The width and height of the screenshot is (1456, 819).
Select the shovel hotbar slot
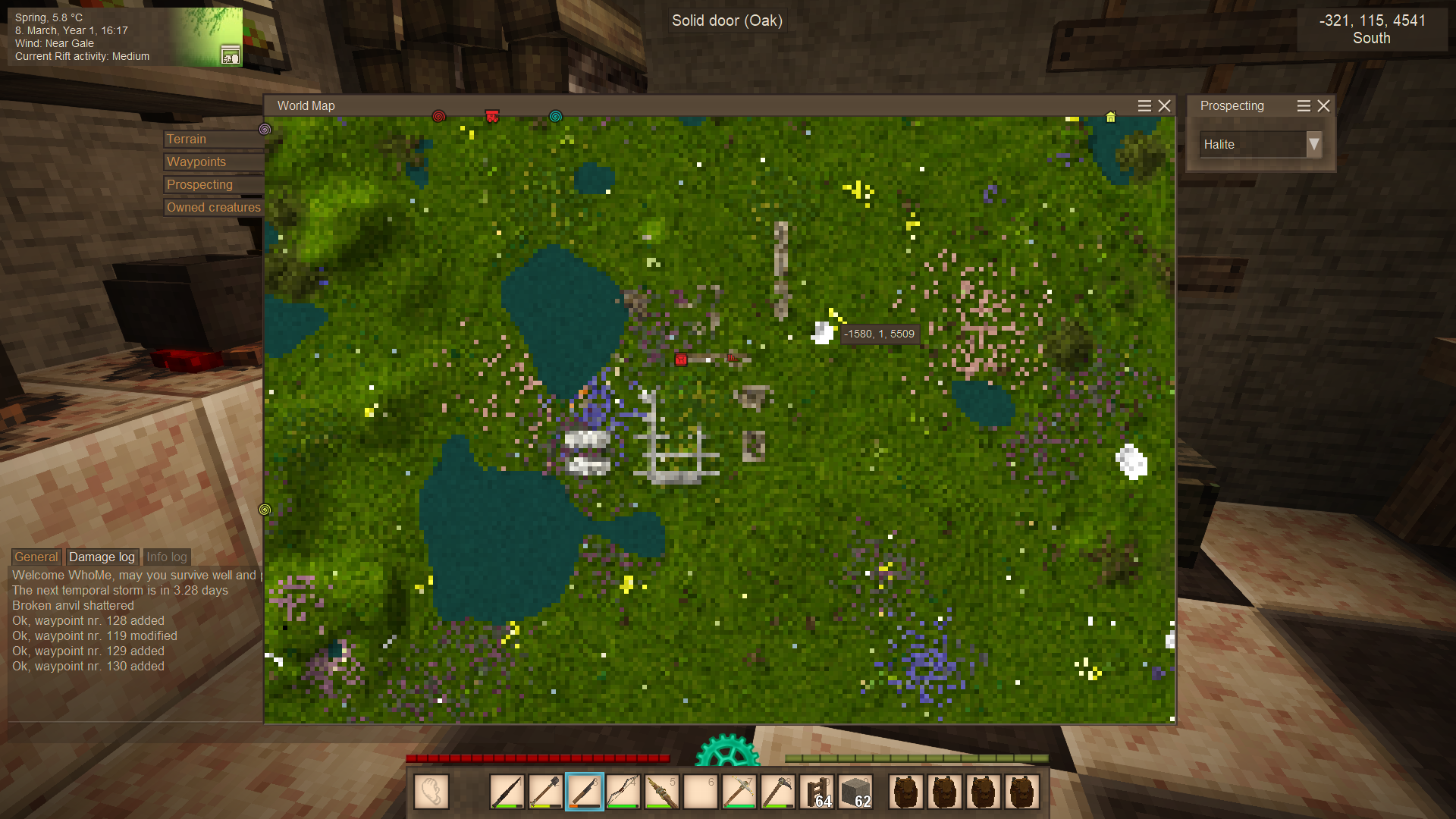546,792
